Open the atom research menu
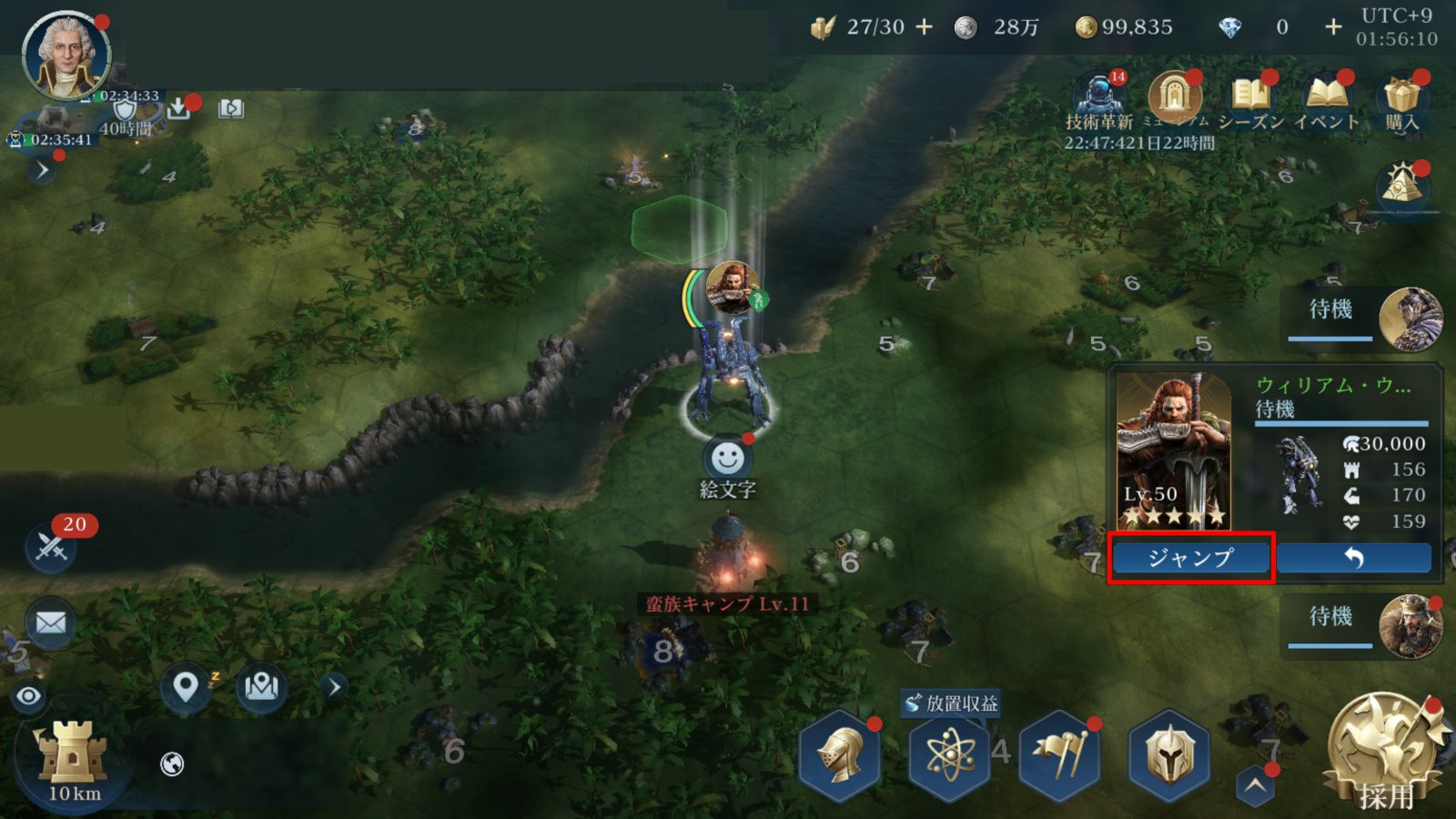This screenshot has height=819, width=1456. [950, 755]
